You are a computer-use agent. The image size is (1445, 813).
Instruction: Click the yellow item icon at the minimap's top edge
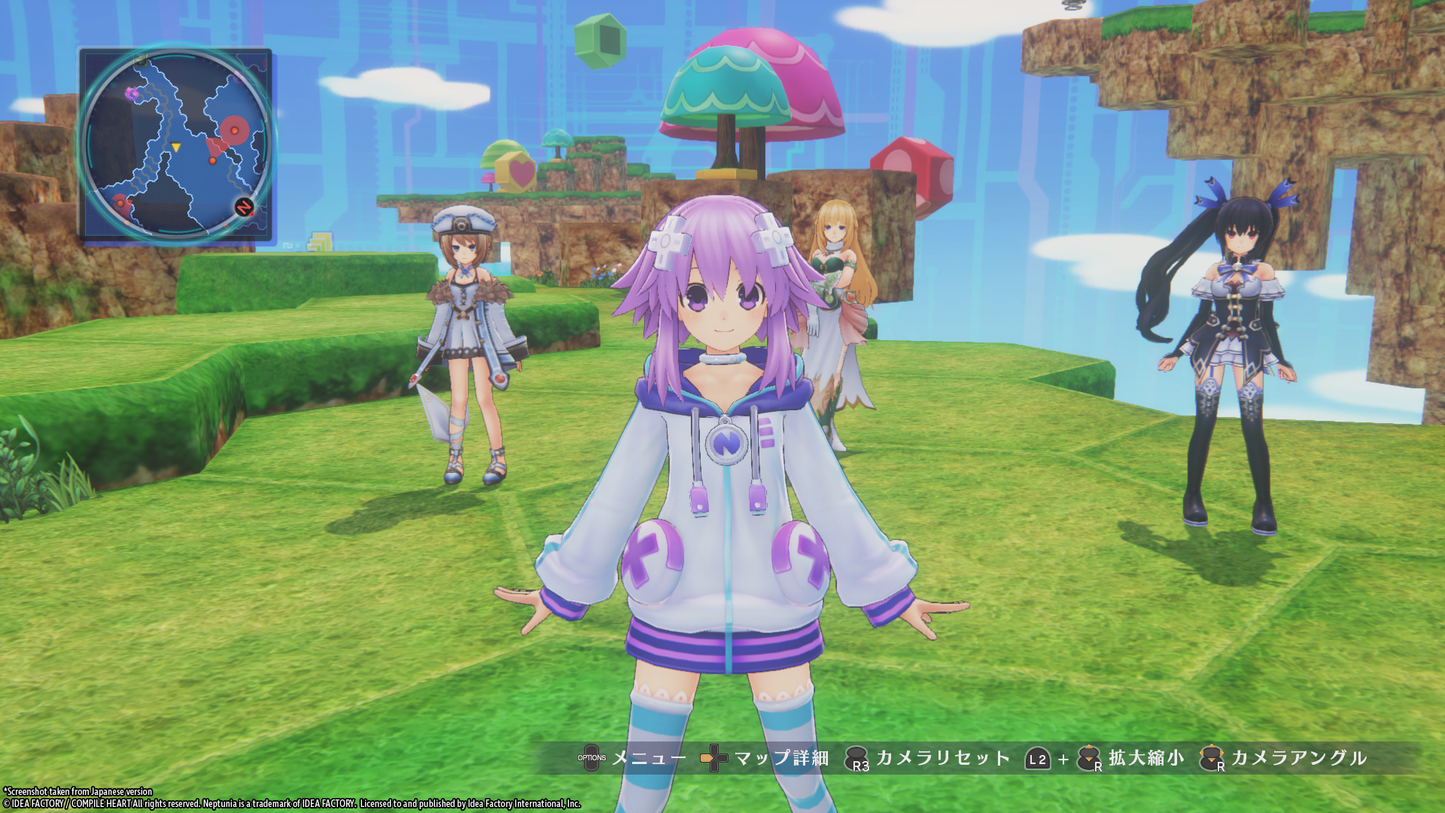138,60
